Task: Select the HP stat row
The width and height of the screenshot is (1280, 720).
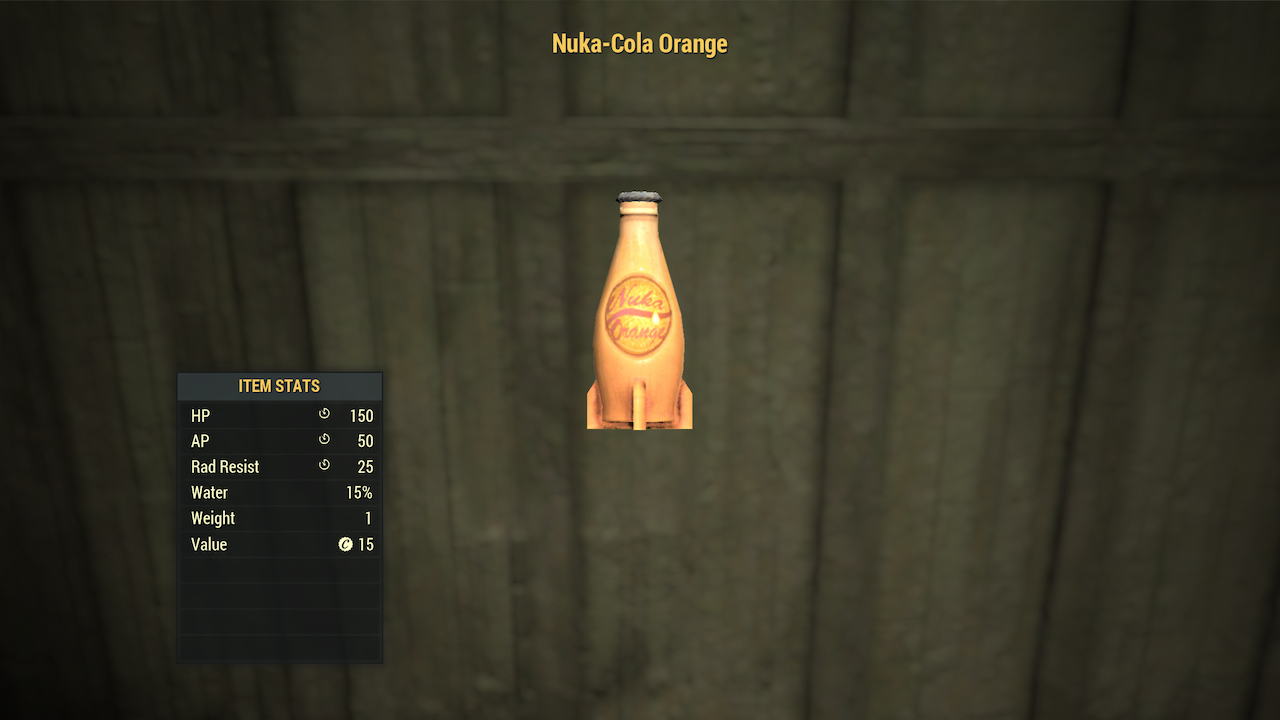Action: coord(280,415)
